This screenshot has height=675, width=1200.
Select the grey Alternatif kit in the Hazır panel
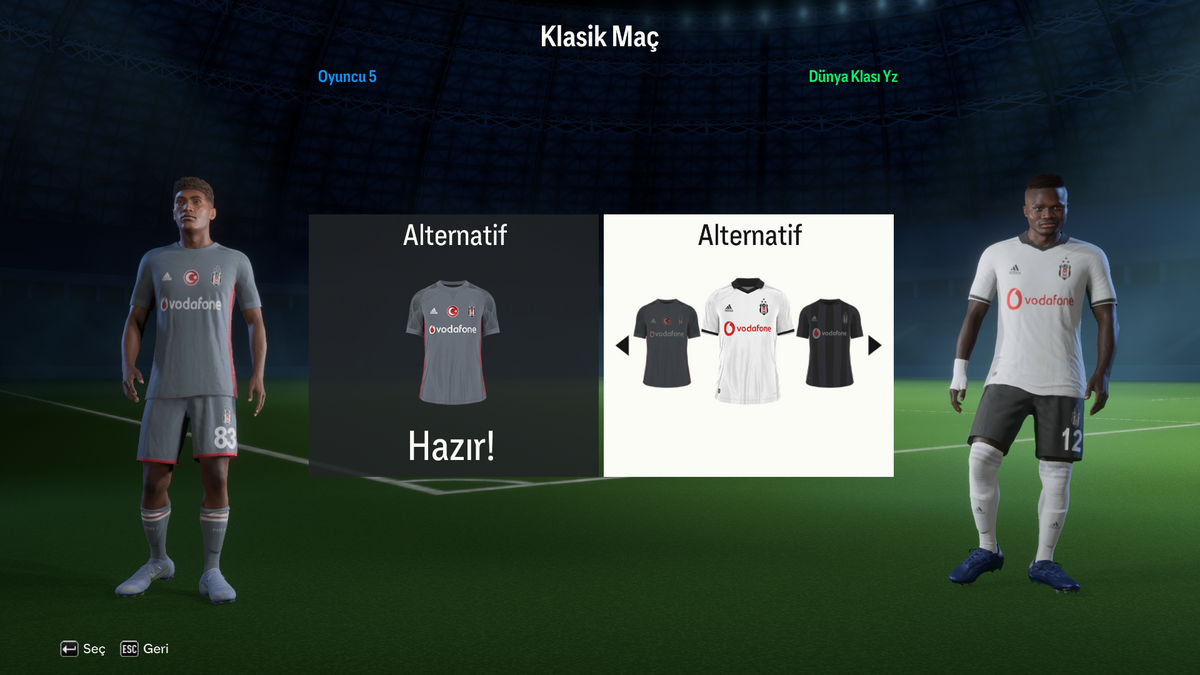(453, 341)
